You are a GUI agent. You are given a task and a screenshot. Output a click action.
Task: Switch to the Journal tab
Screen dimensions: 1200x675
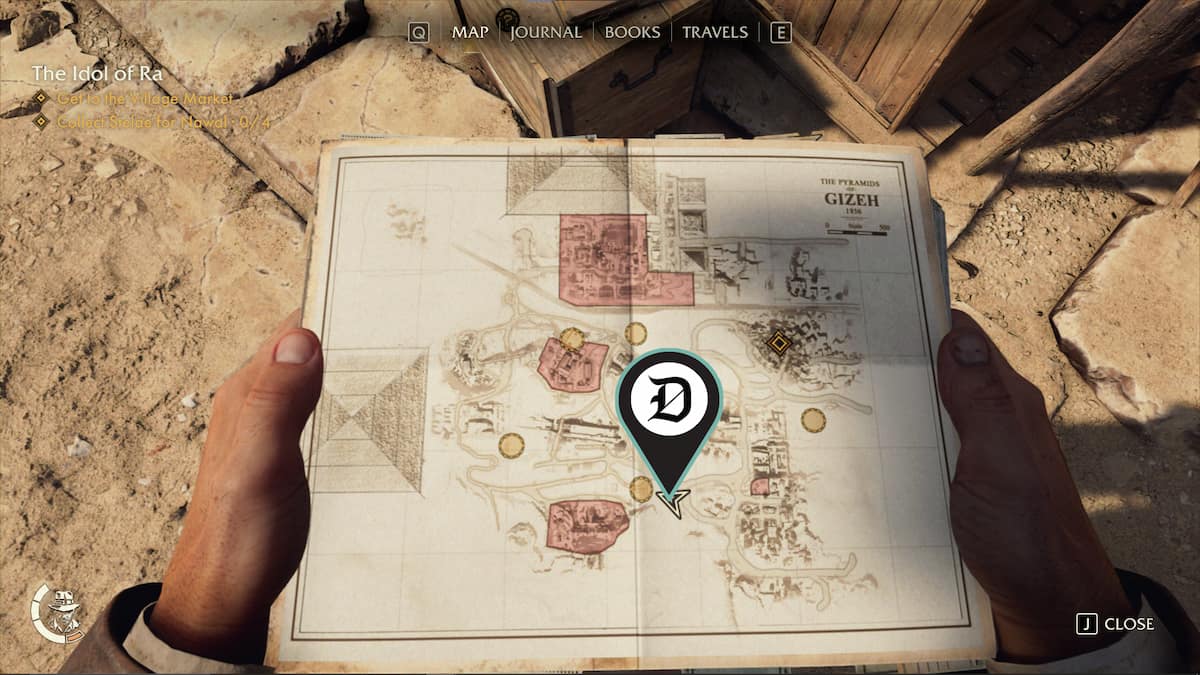(x=546, y=32)
